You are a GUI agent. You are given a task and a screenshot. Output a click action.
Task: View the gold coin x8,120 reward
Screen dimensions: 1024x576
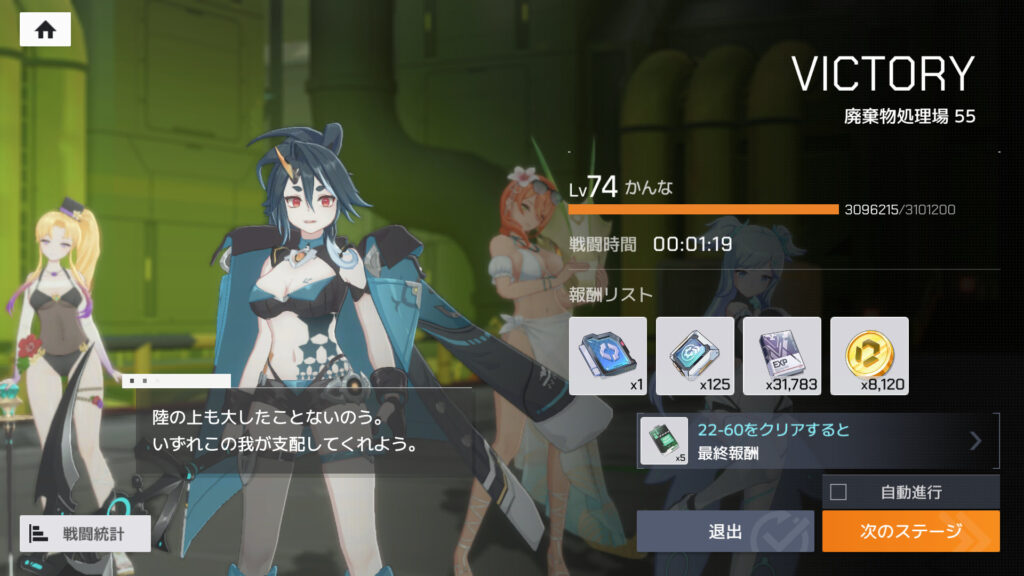tap(869, 356)
